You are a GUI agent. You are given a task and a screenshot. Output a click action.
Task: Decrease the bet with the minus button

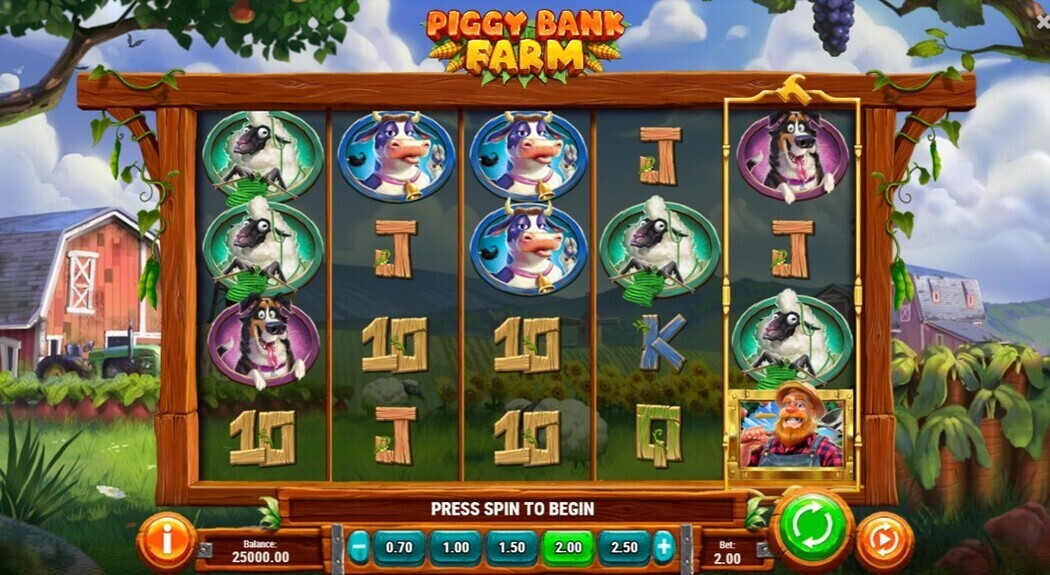pyautogui.click(x=359, y=548)
